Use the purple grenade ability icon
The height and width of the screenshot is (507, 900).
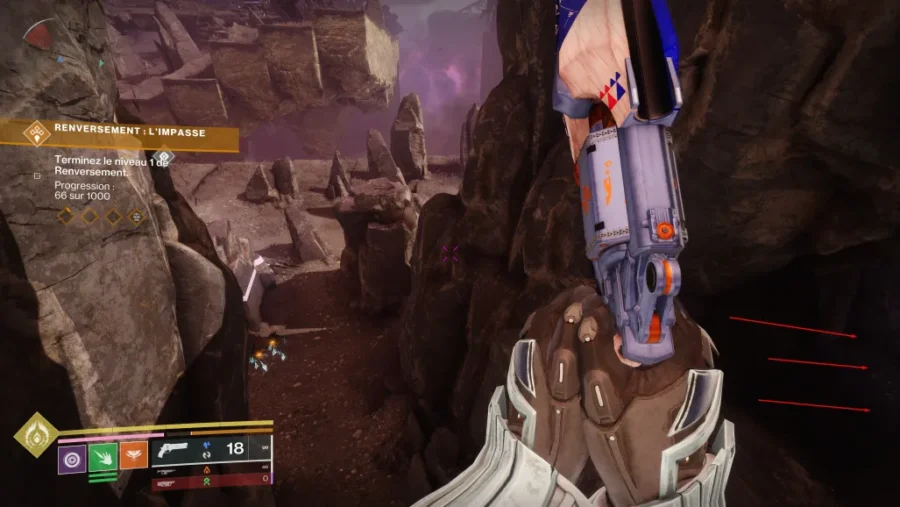click(72, 457)
